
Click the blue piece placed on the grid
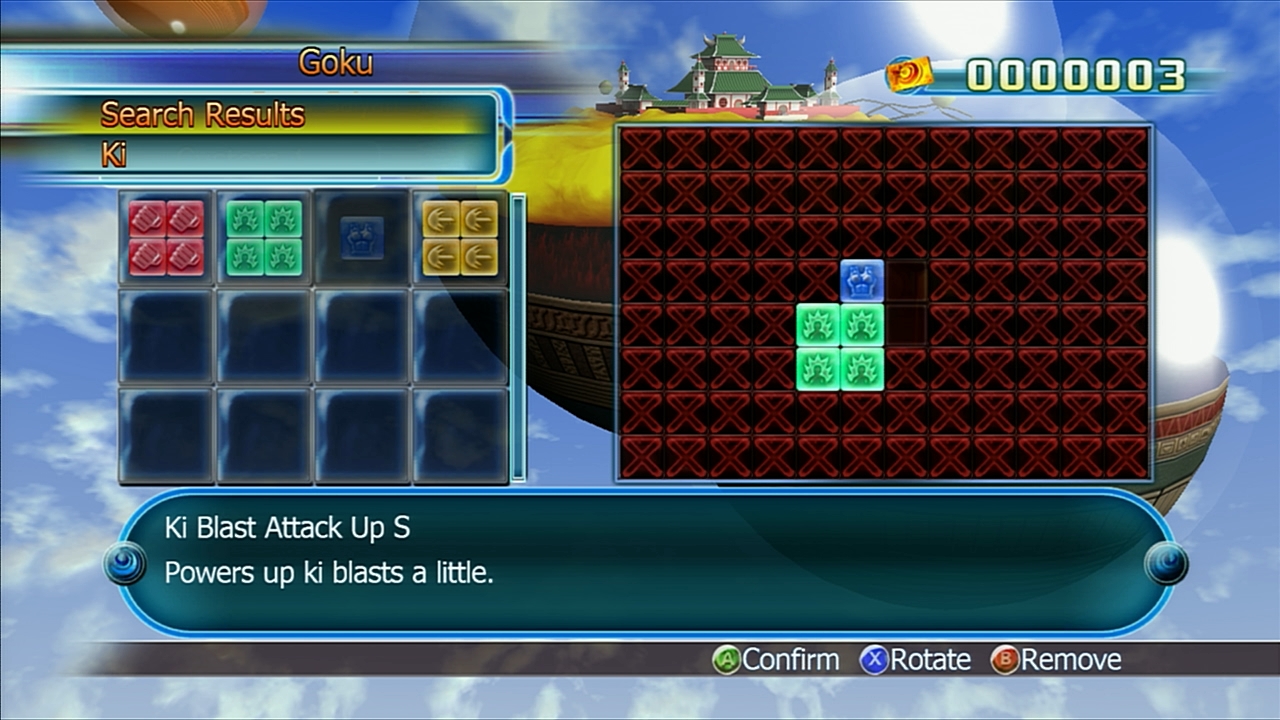point(861,281)
